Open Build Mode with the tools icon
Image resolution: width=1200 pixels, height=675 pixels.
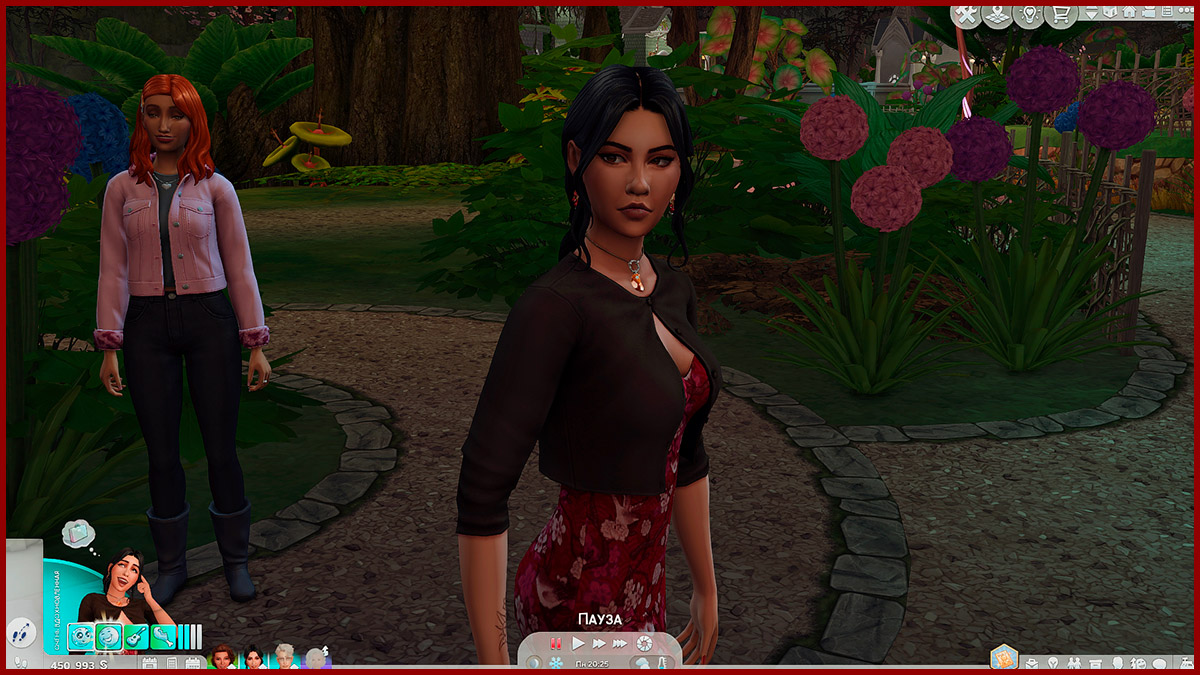click(965, 14)
